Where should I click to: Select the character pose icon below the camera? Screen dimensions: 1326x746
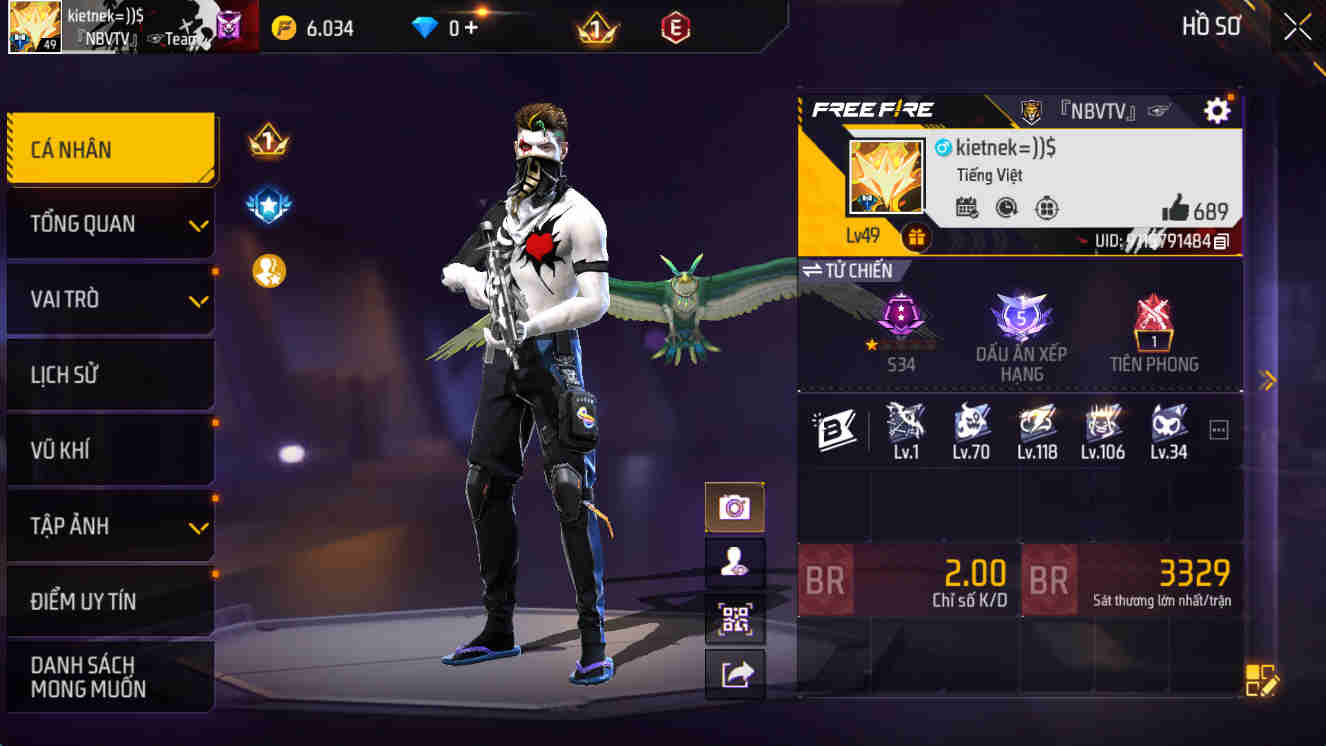coord(736,563)
